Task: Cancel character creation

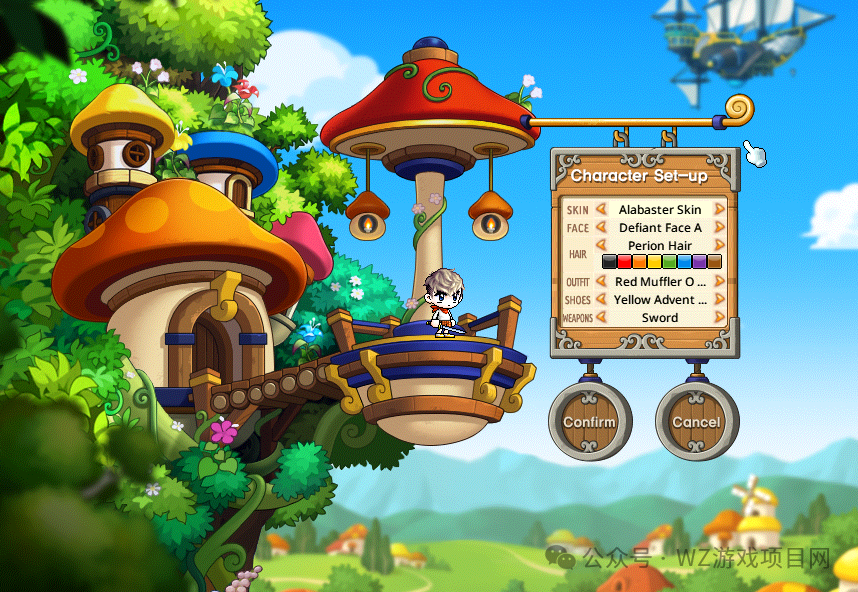Action: pyautogui.click(x=696, y=421)
